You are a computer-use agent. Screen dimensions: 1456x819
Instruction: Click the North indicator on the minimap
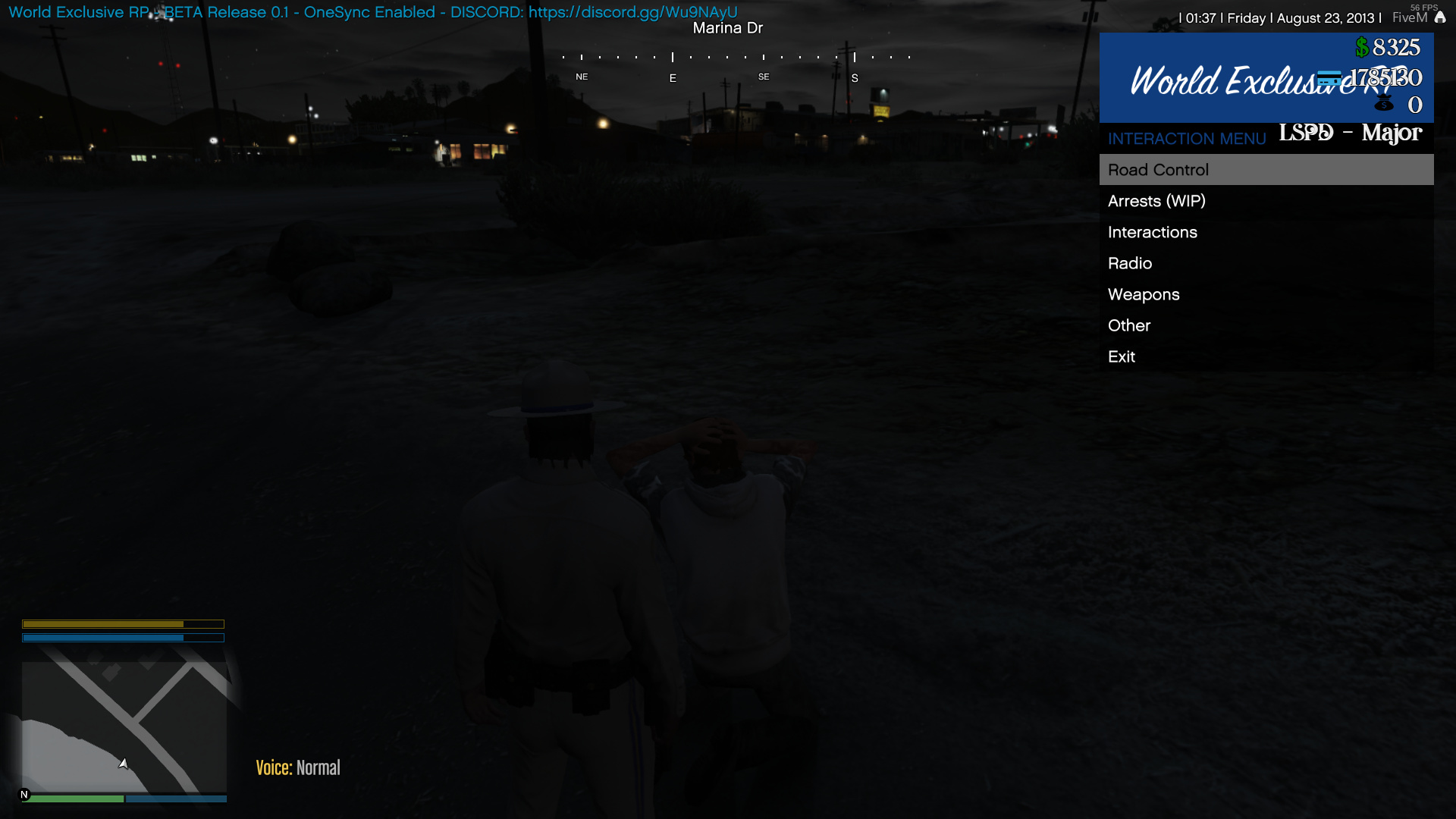[x=24, y=795]
